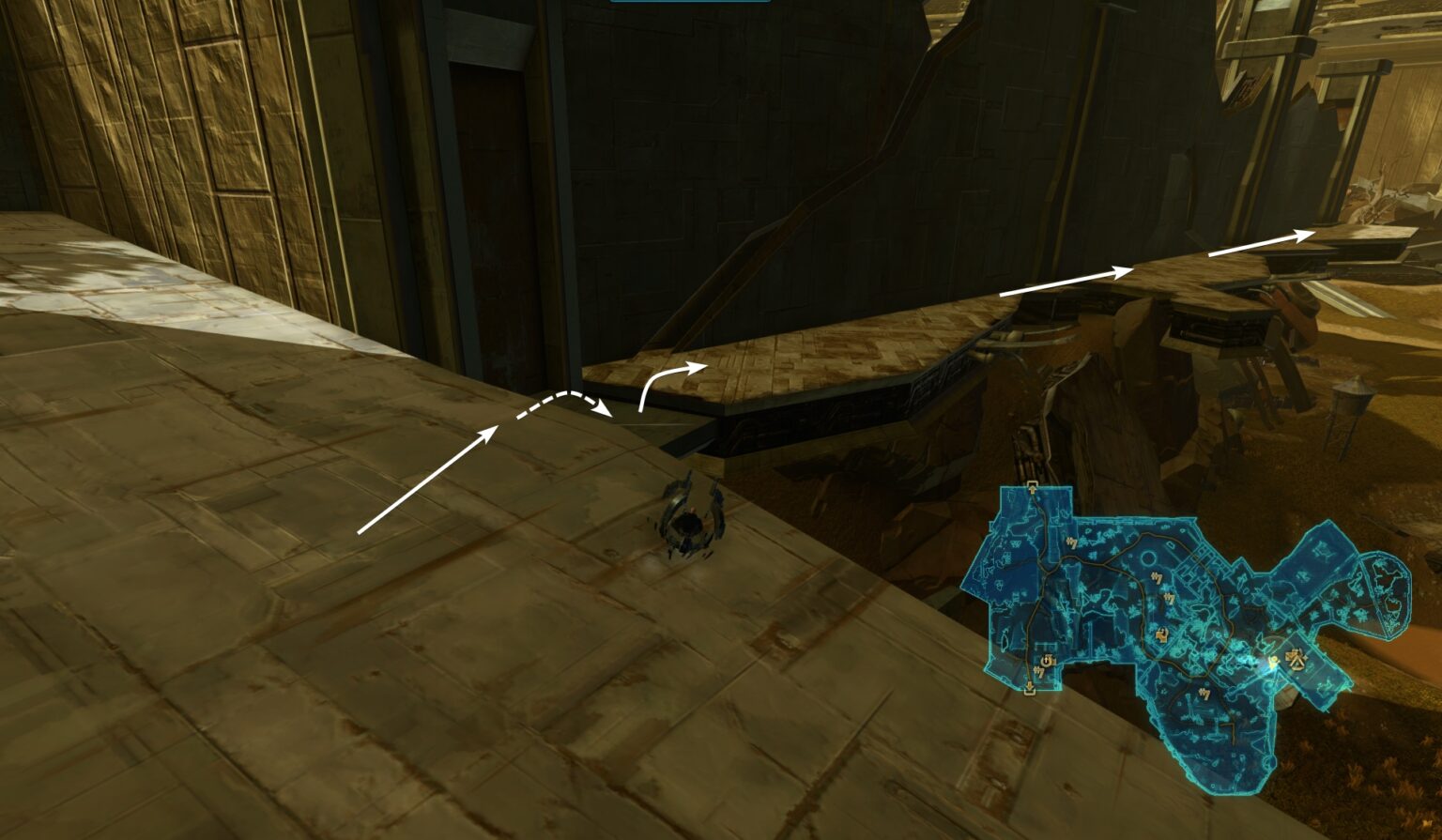Click the white arrow on the left rooftop
This screenshot has width=1442, height=840.
(x=432, y=479)
